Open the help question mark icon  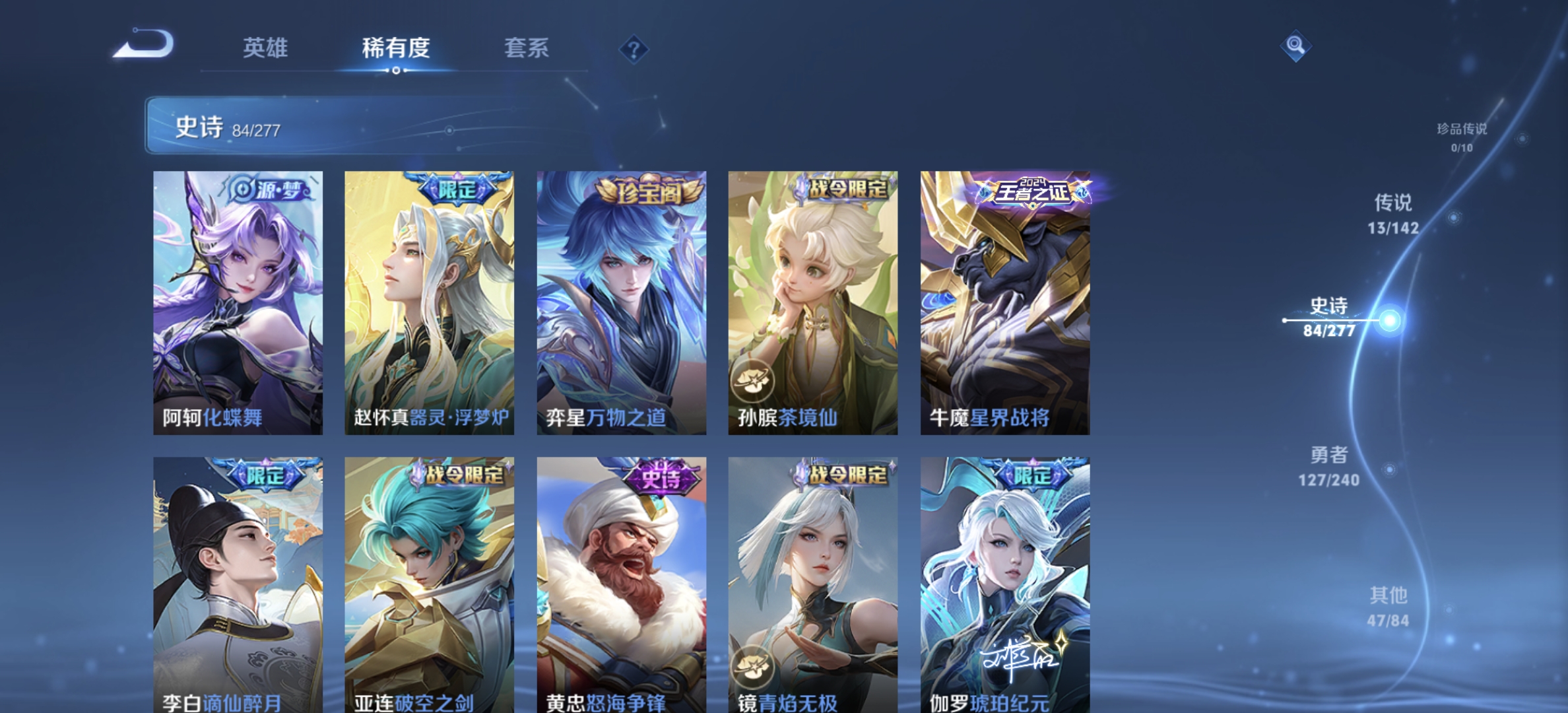pos(633,50)
